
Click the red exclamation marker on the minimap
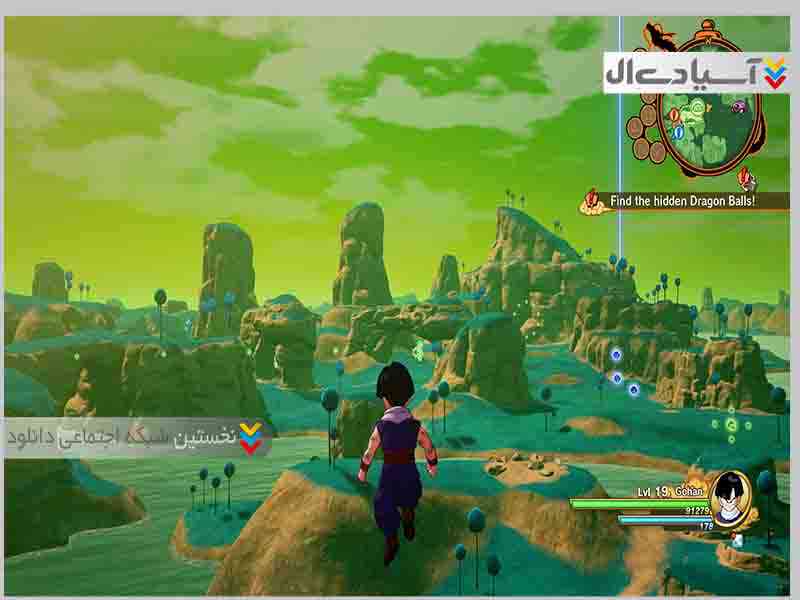[x=674, y=115]
